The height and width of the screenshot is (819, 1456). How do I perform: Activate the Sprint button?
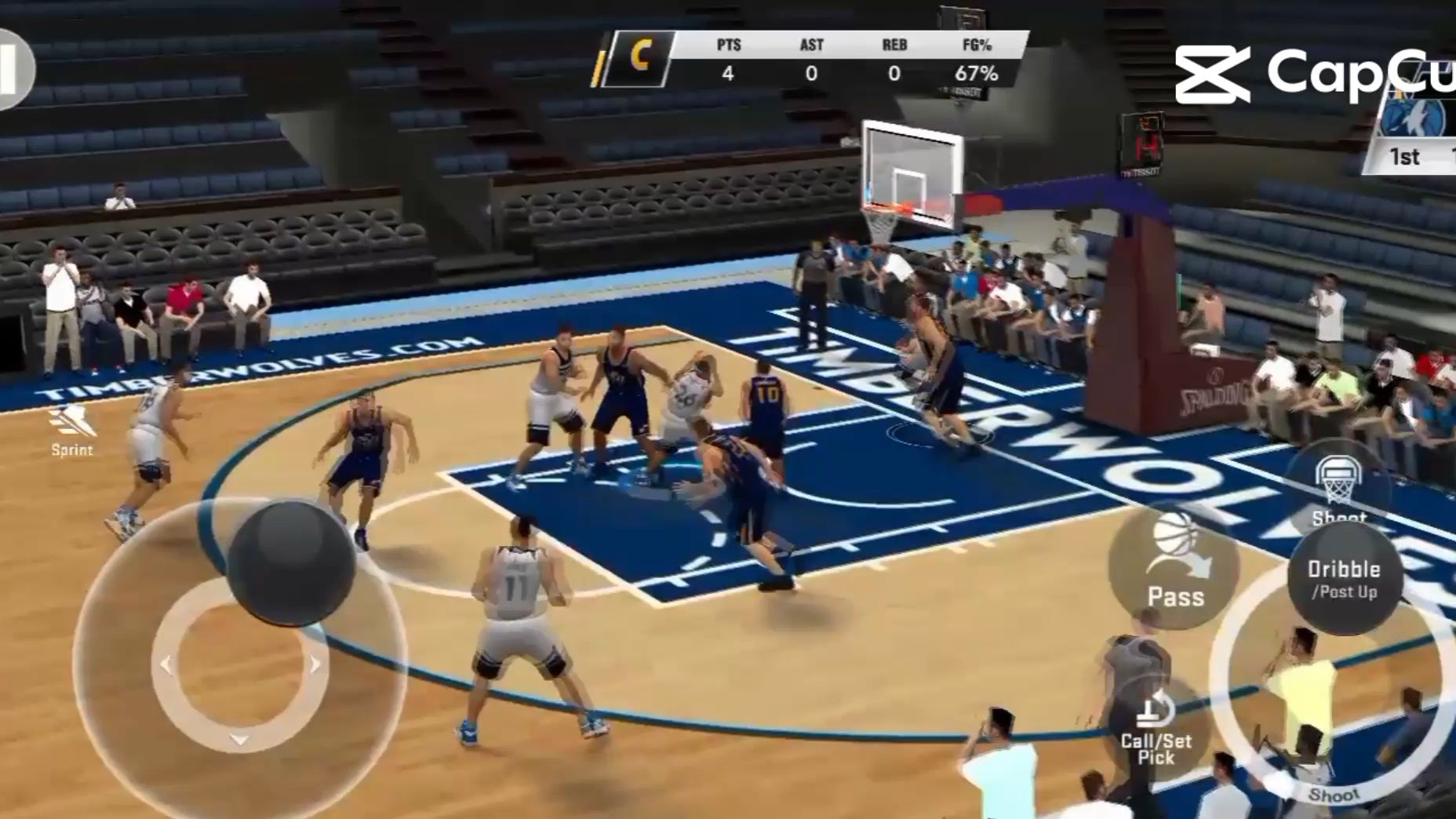pyautogui.click(x=72, y=431)
